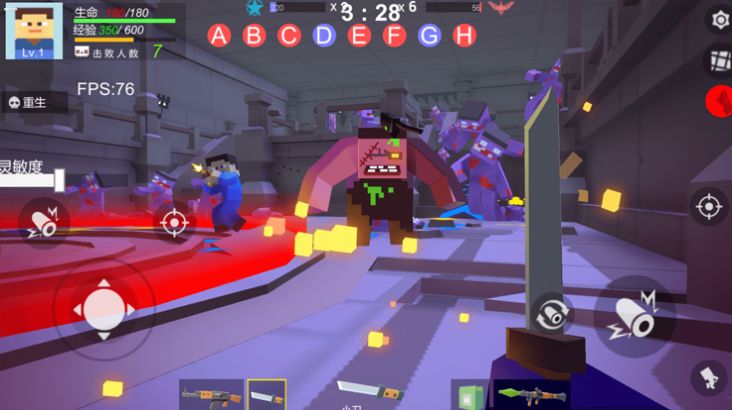Adjust the 灵敏度 sensitivity slider handle
Viewport: 732px width, 410px height.
tap(59, 181)
